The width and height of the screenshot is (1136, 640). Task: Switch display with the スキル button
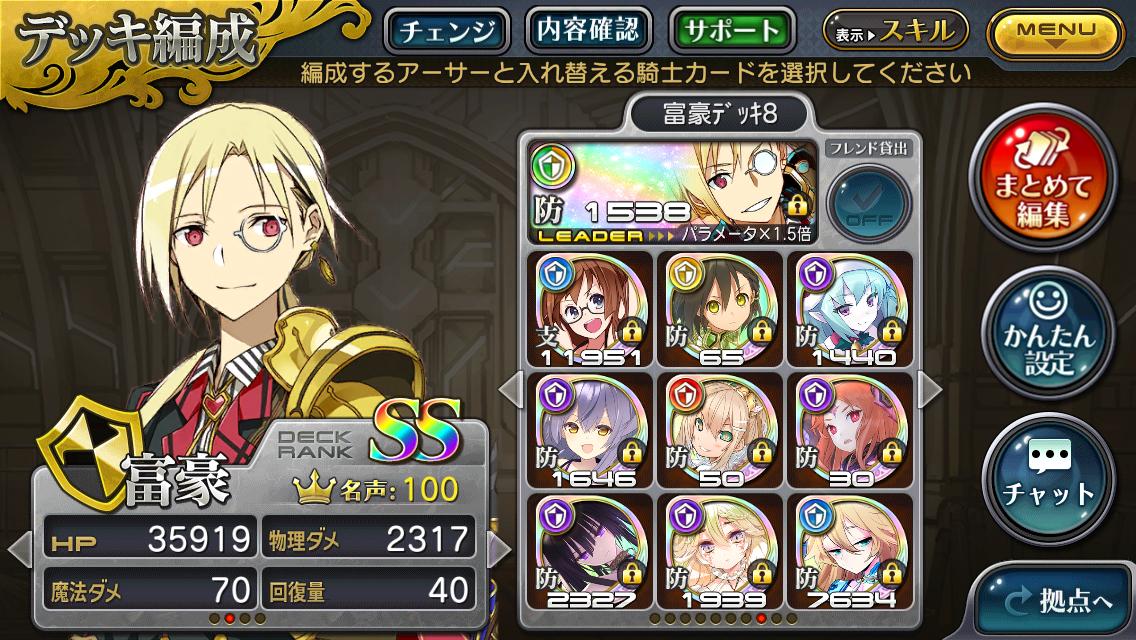click(x=895, y=32)
